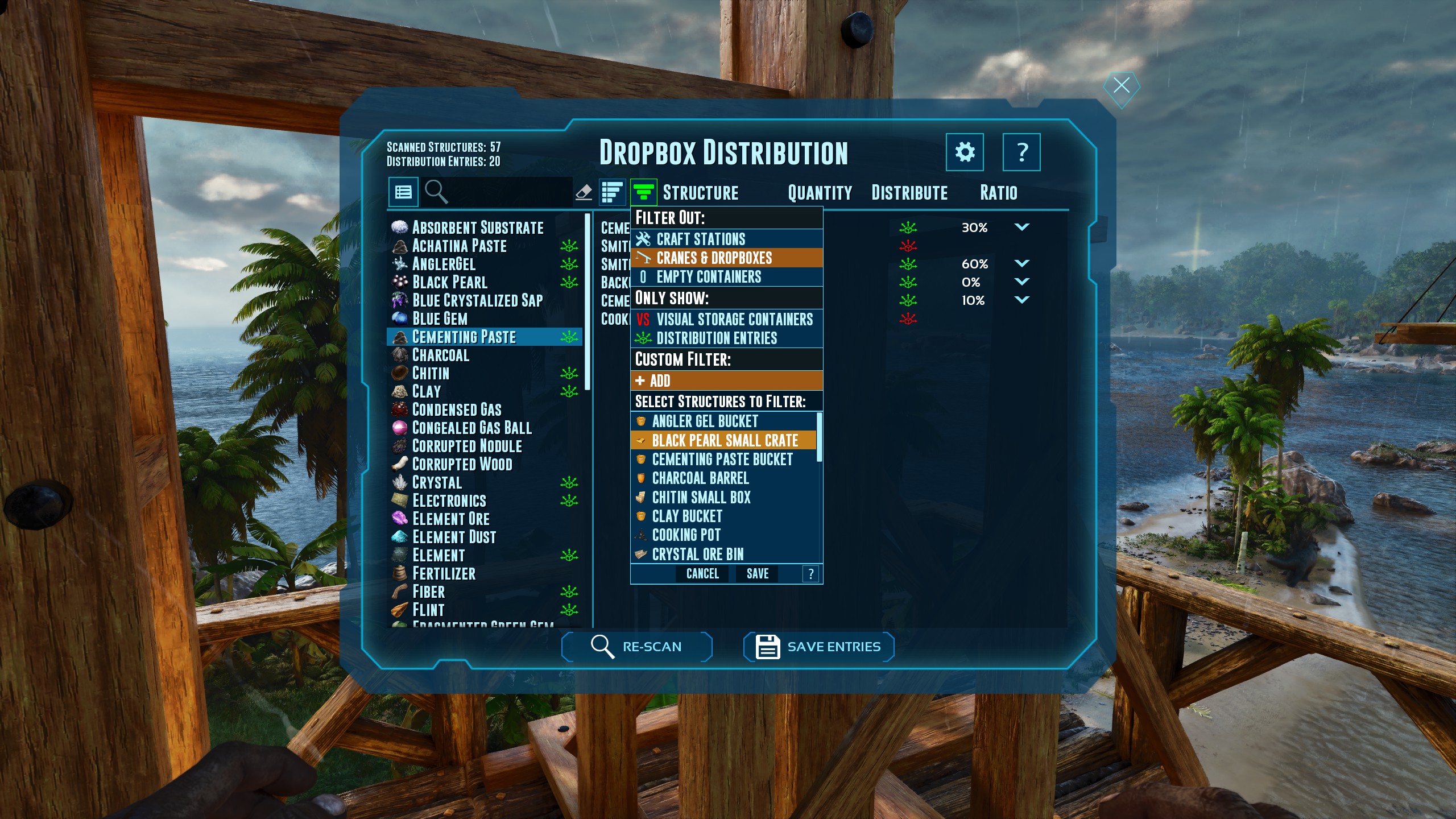The height and width of the screenshot is (819, 1456).
Task: Expand the ratio dropdown showing 60%
Action: pos(1022,263)
